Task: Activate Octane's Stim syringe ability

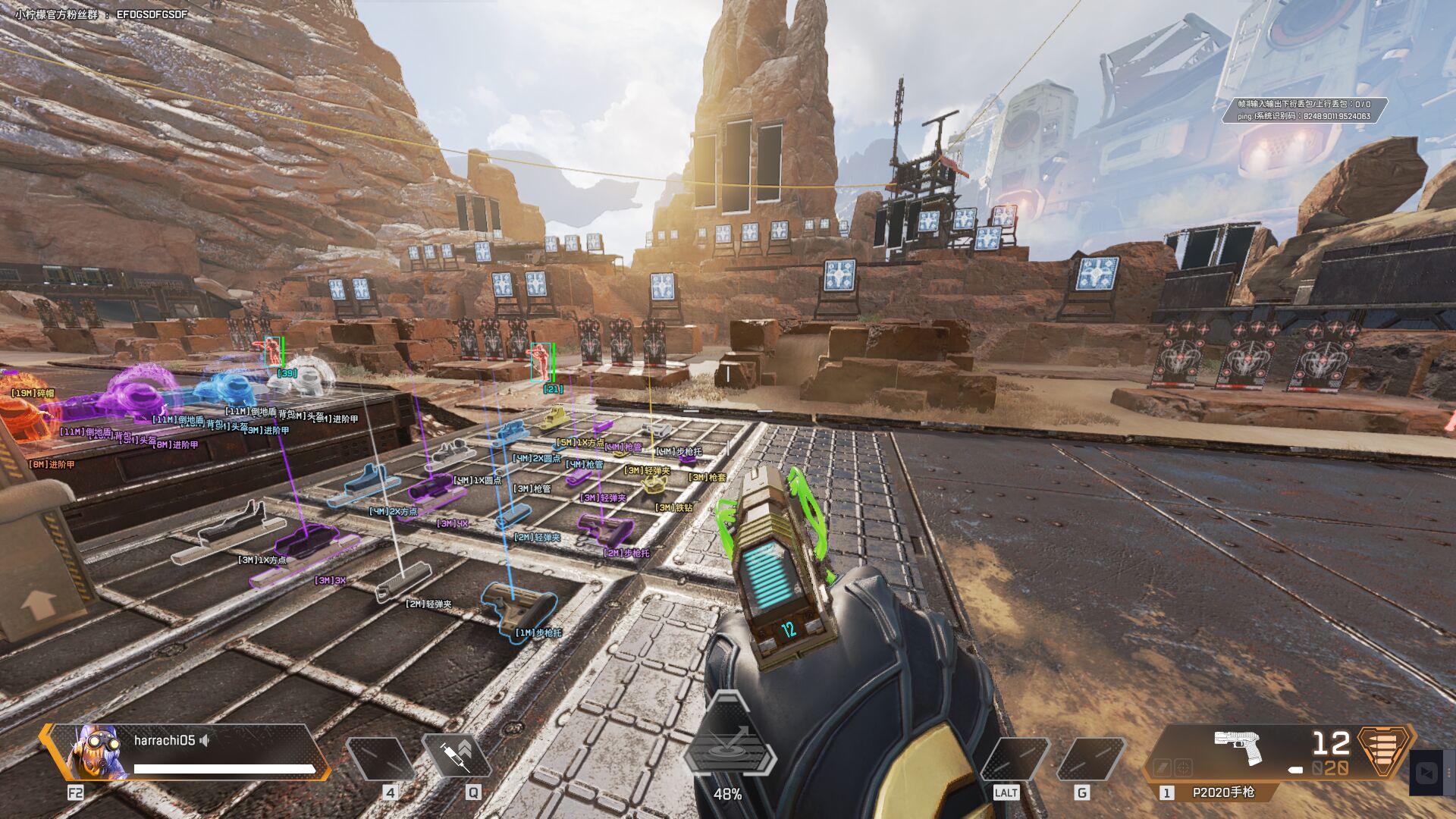Action: 457,755
